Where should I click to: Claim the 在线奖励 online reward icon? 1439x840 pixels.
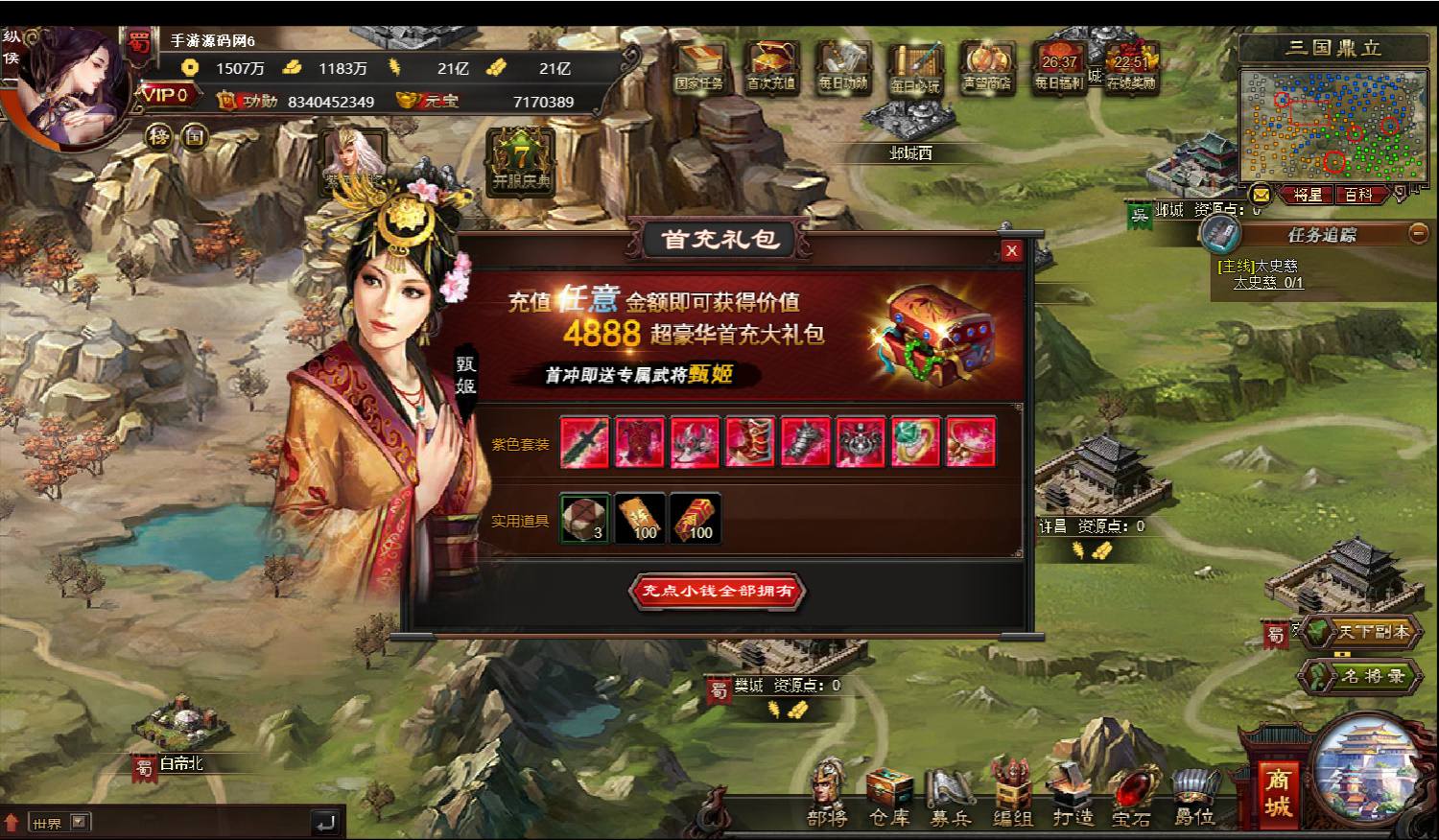coord(1131,67)
